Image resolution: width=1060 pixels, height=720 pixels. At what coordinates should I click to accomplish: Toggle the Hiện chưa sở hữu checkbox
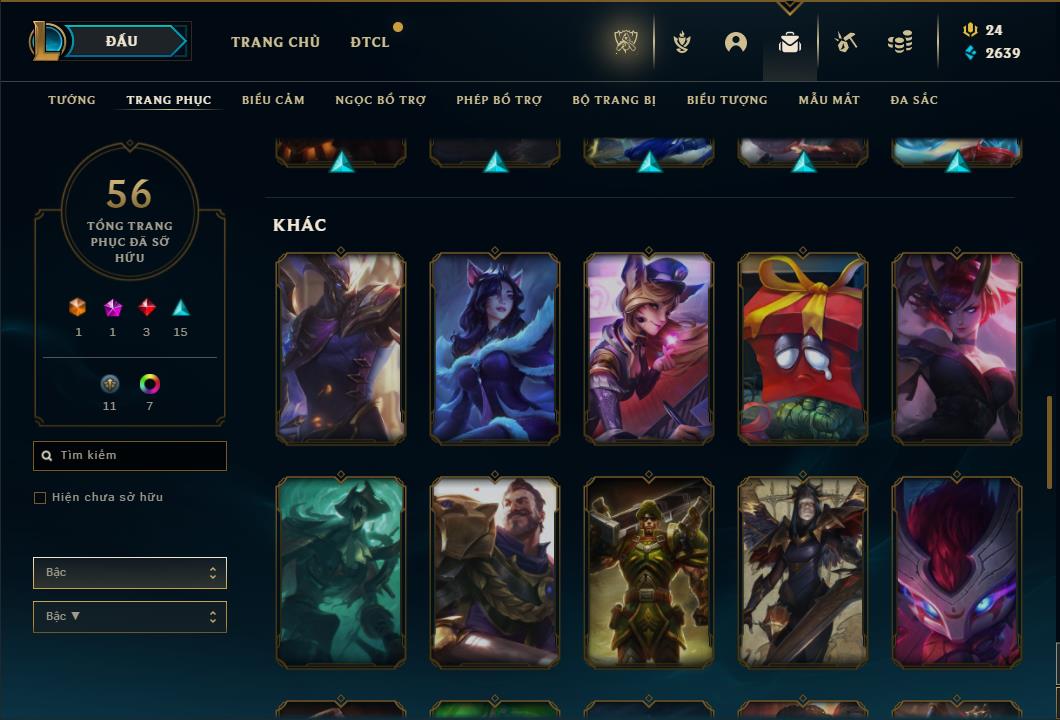pyautogui.click(x=40, y=498)
